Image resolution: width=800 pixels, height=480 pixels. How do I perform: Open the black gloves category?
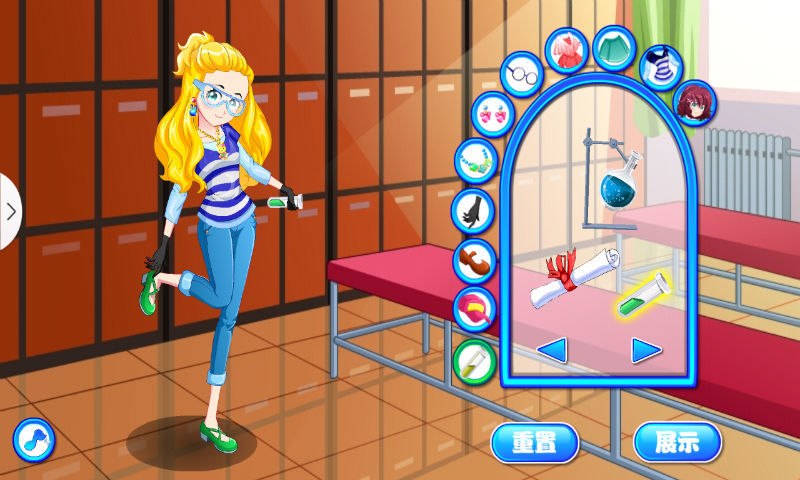pos(472,210)
